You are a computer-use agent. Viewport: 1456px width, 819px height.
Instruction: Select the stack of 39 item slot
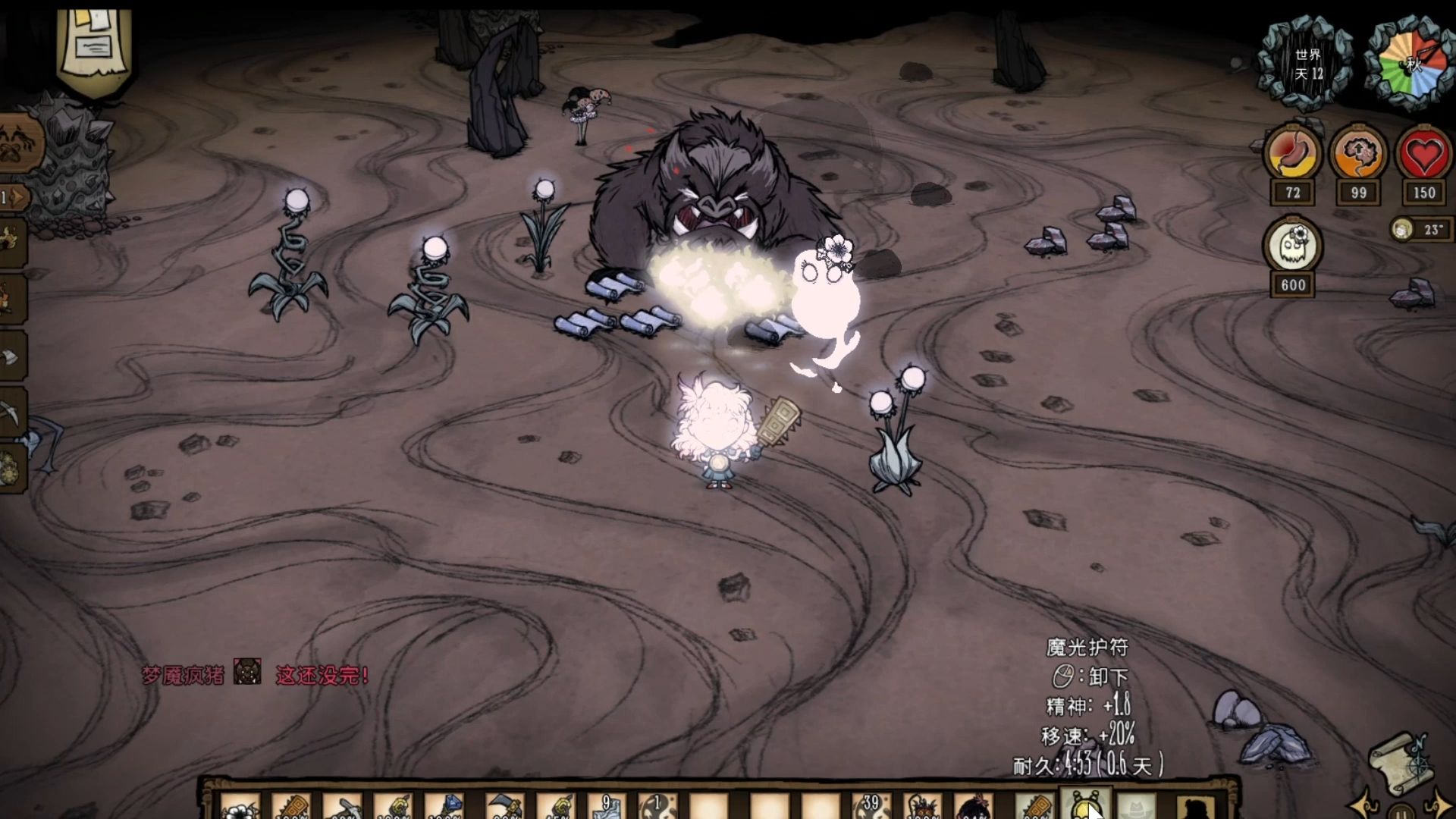point(870,807)
